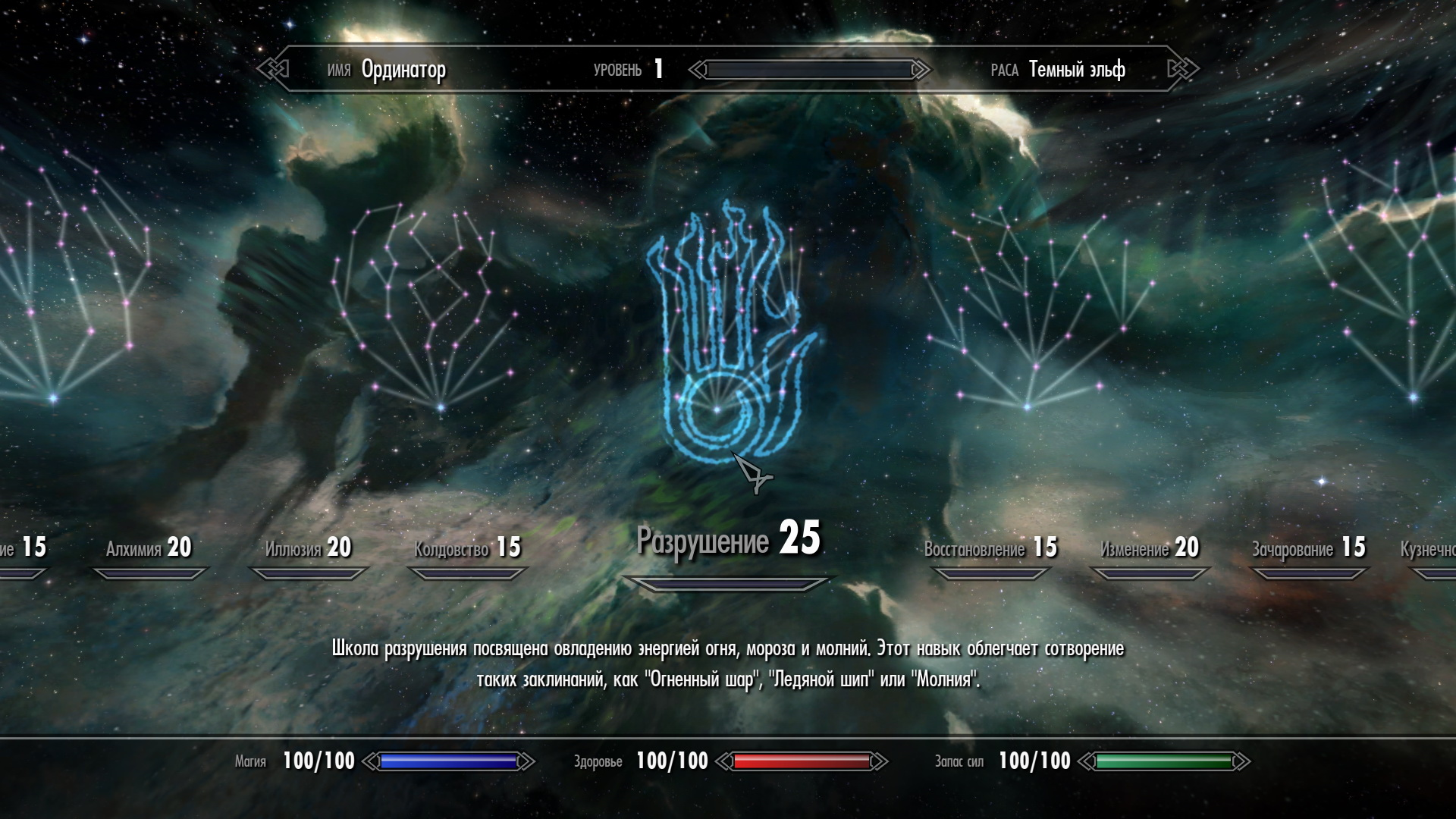Open the Восстановление skill

click(x=990, y=548)
